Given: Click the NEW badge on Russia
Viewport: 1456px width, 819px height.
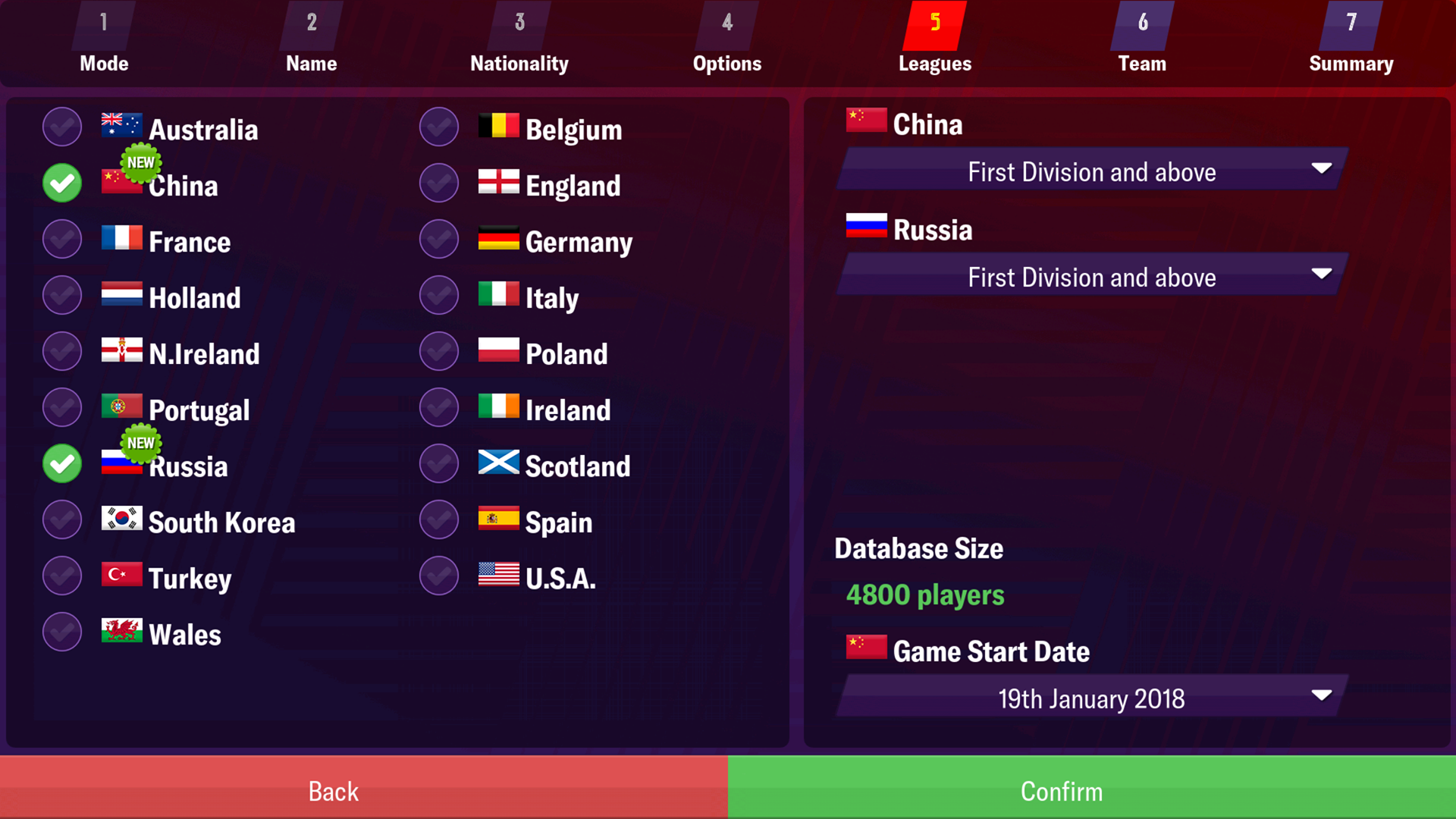Looking at the screenshot, I should [x=141, y=443].
